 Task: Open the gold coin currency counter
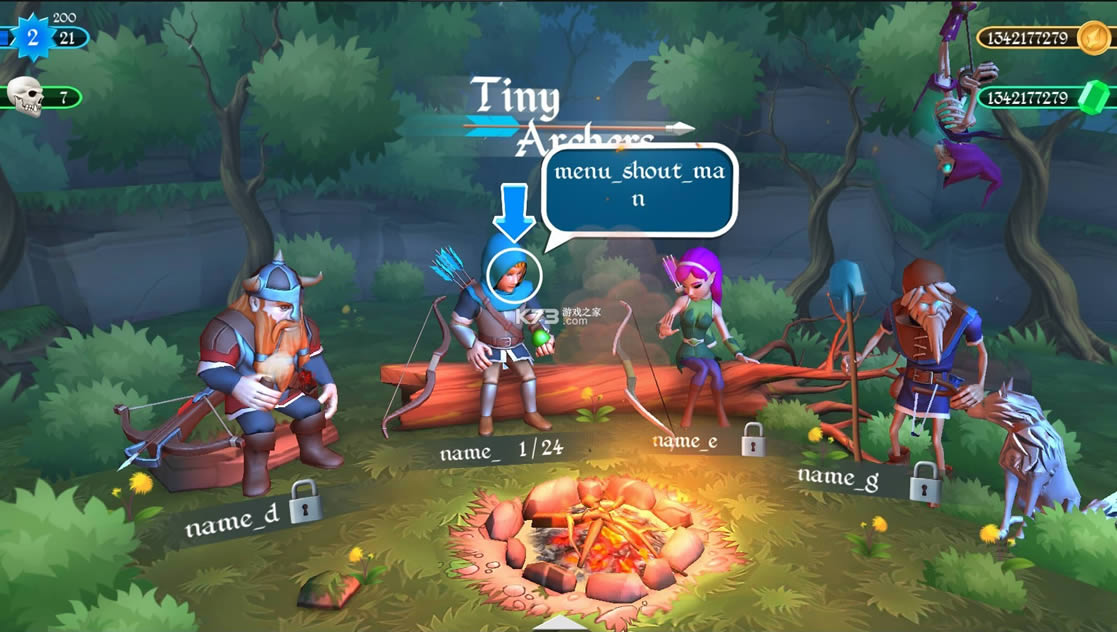1044,39
